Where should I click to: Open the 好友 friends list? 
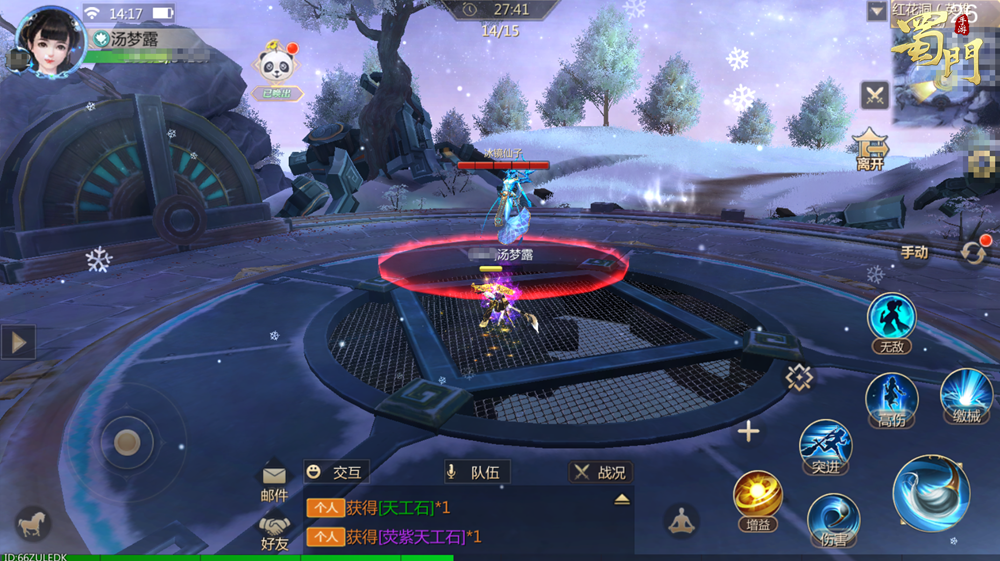(274, 531)
